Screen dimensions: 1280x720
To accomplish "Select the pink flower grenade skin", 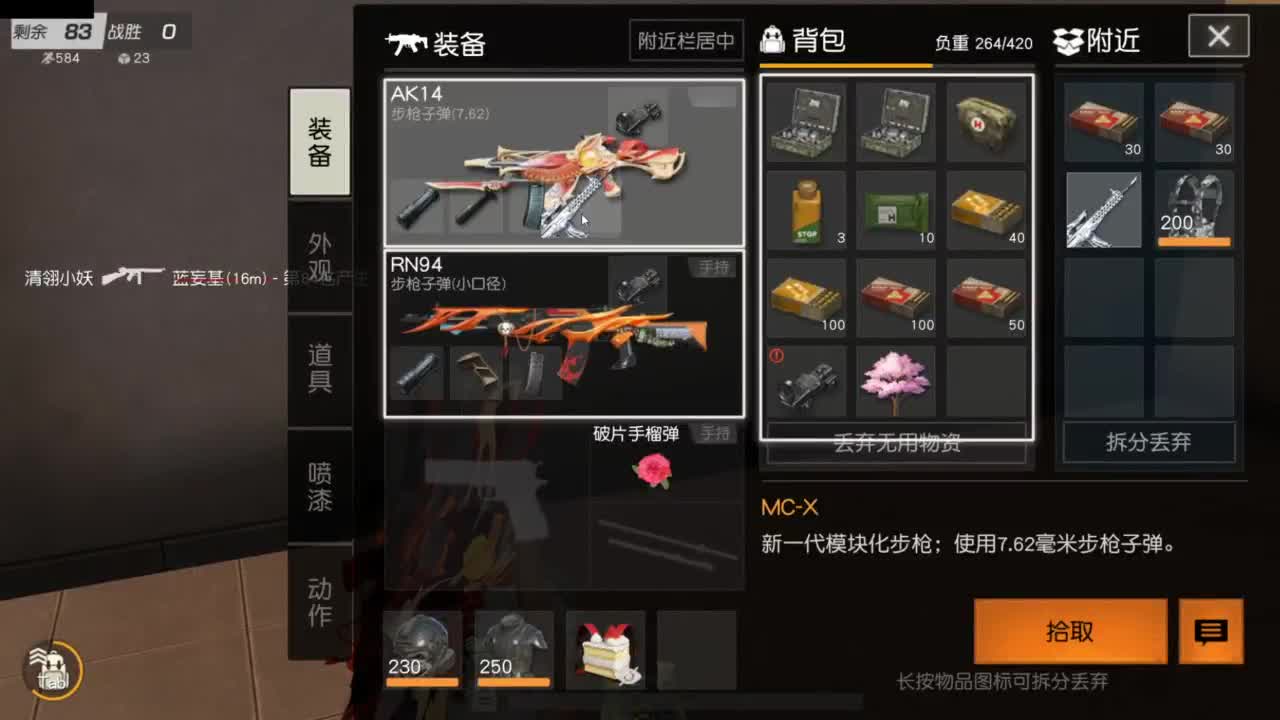I will [651, 470].
